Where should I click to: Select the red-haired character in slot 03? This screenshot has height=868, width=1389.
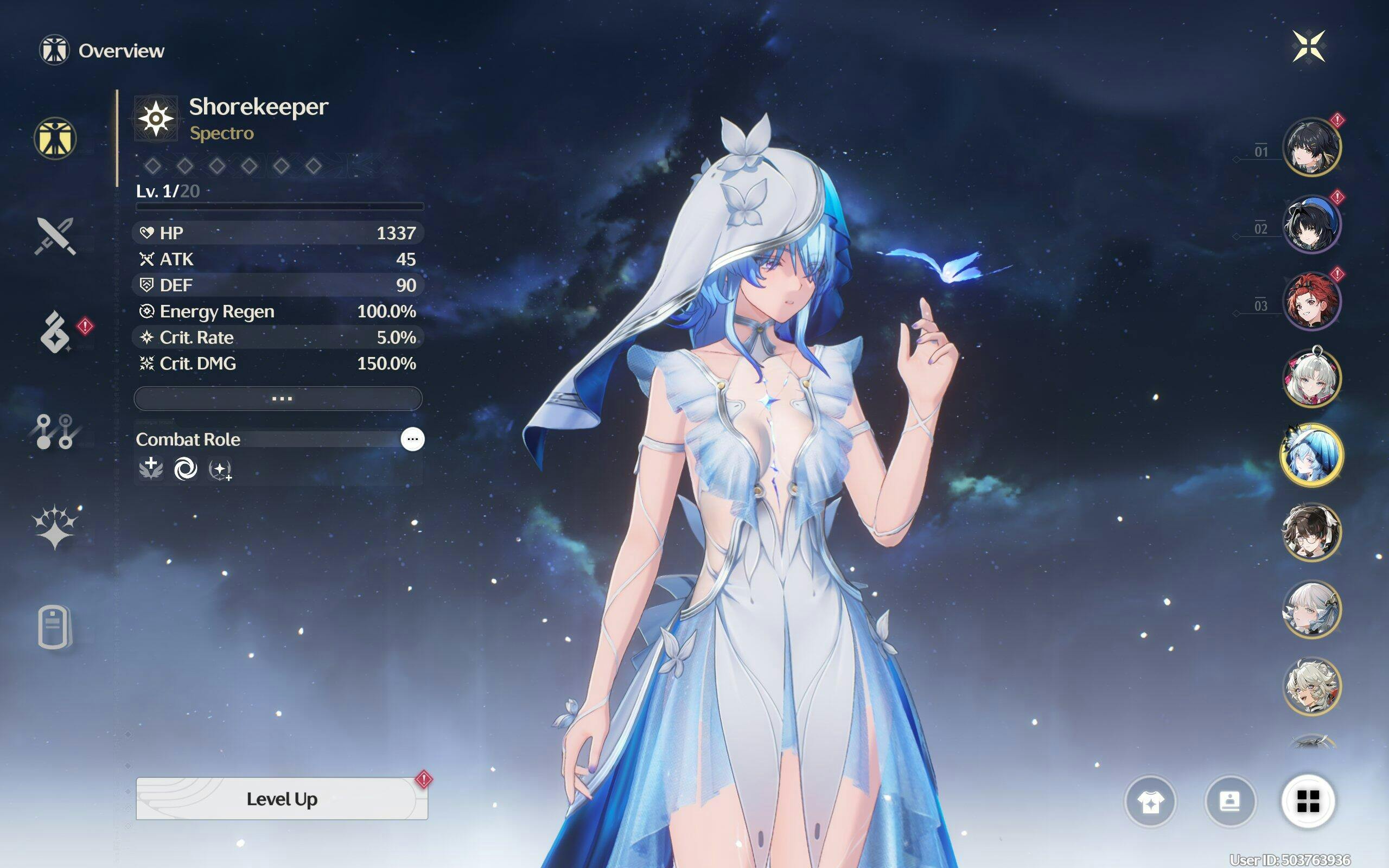click(1311, 302)
